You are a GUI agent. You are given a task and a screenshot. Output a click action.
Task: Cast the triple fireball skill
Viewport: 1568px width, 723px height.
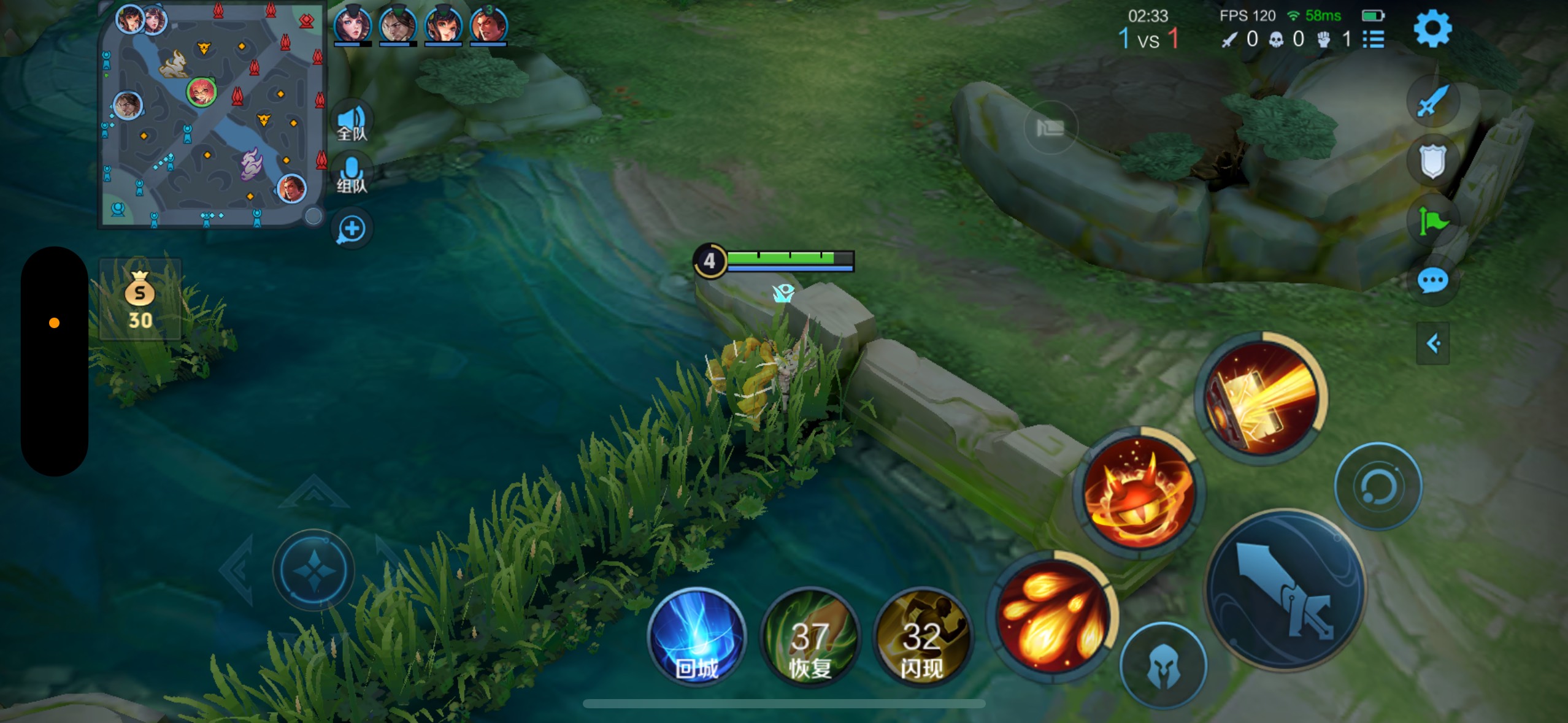[1052, 615]
